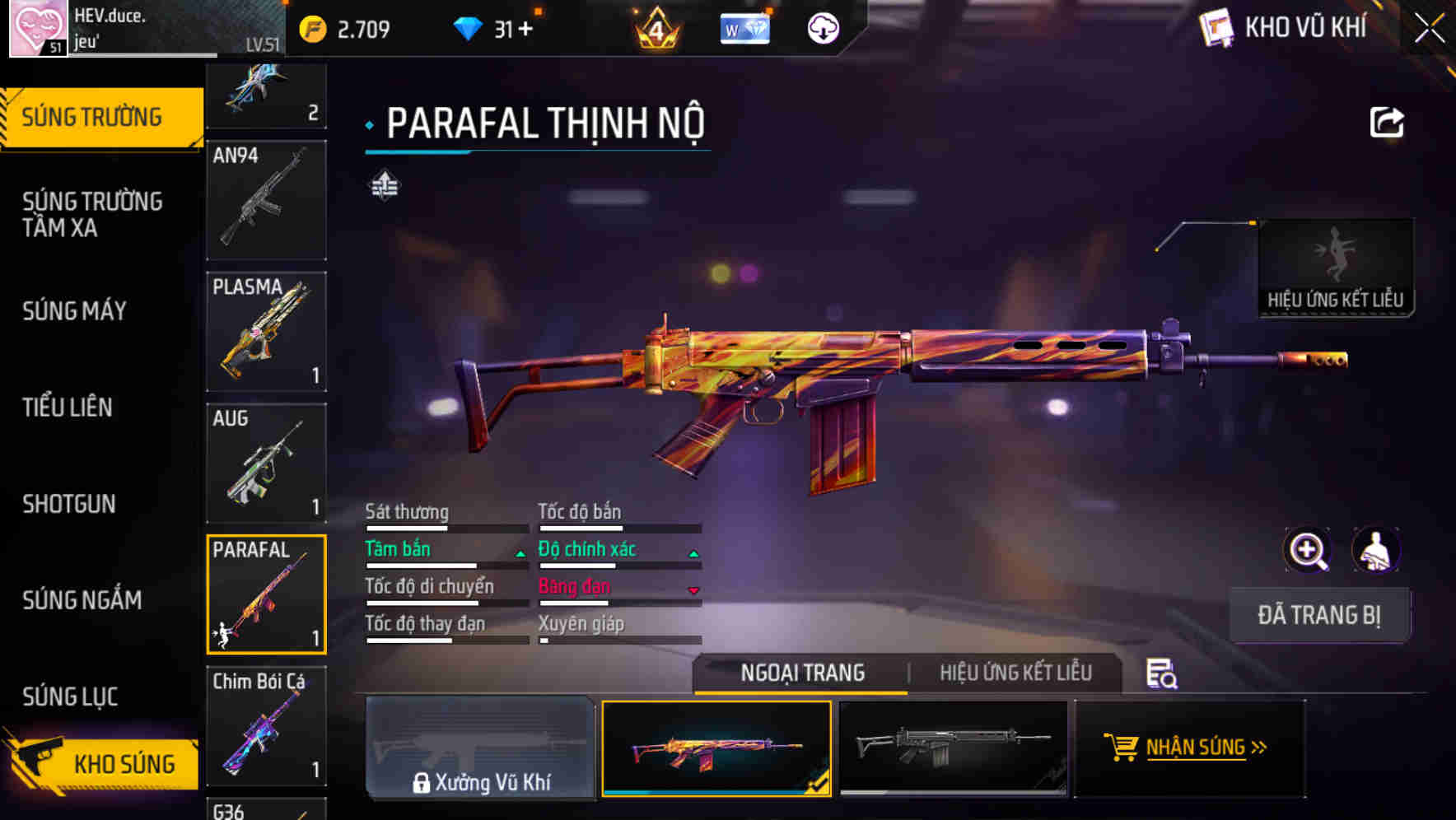Open the Kho Vũ Khí book icon
This screenshot has height=820, width=1456.
click(x=1216, y=27)
